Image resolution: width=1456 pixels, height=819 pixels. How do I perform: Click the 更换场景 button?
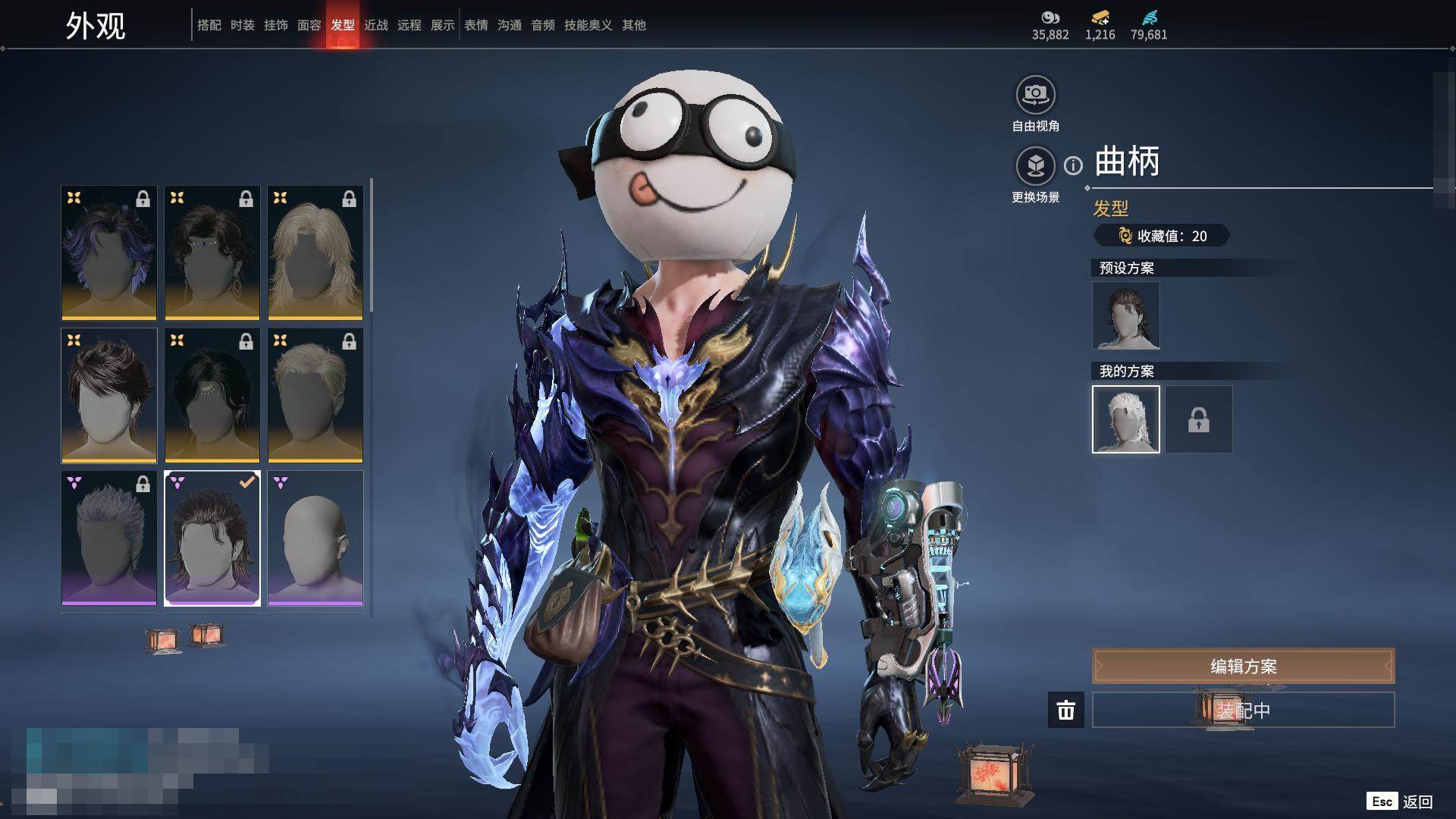pyautogui.click(x=1035, y=166)
